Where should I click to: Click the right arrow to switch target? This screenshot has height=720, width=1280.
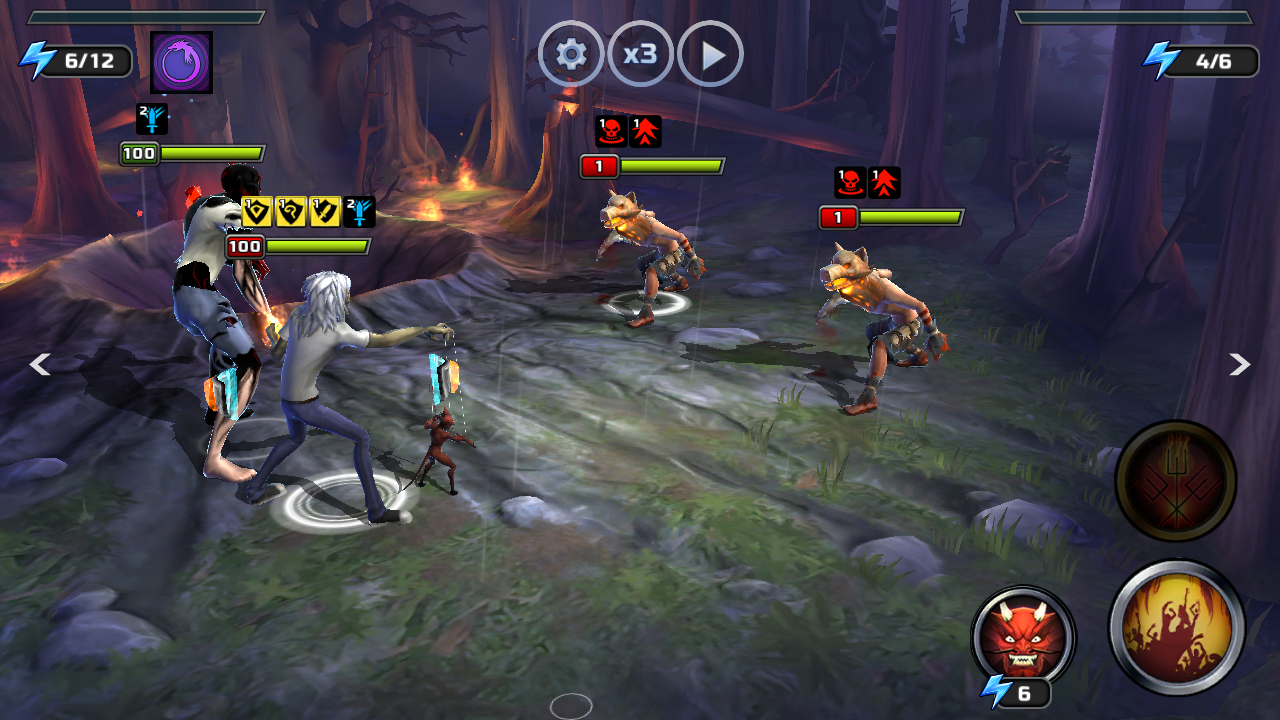click(x=1239, y=365)
